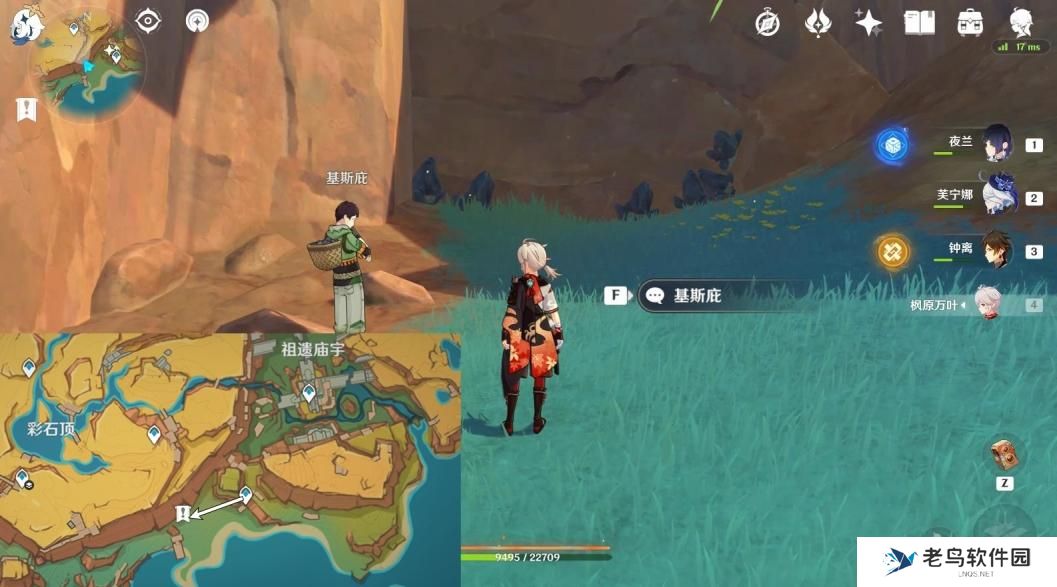Viewport: 1057px width, 587px height.
Task: Open the backpack inventory
Action: pyautogui.click(x=969, y=23)
